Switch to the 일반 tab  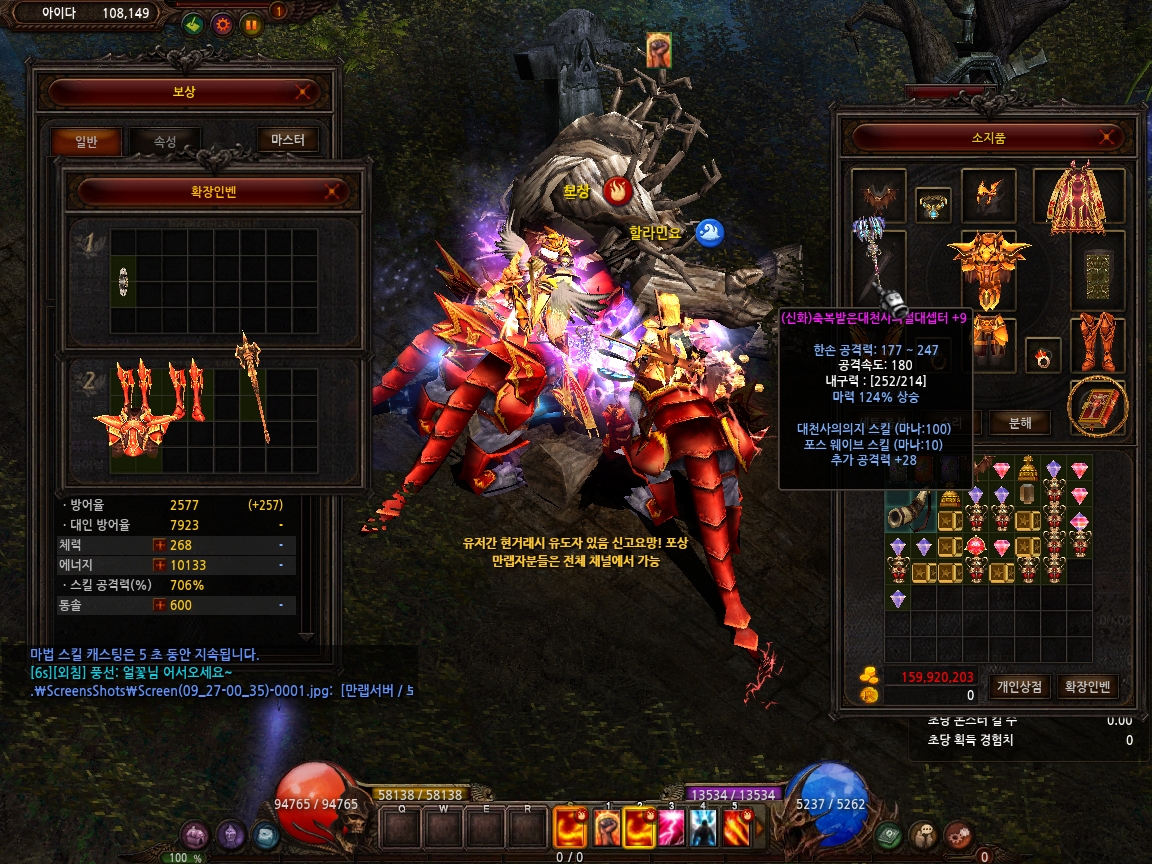click(x=86, y=142)
